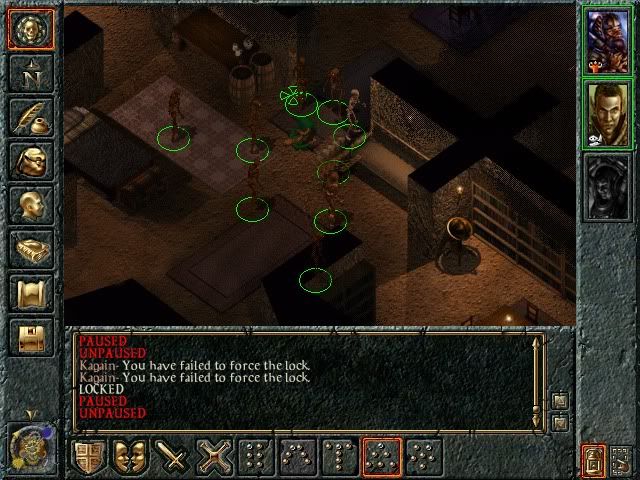
Task: Click the skull return-to-game button
Action: click(x=30, y=29)
